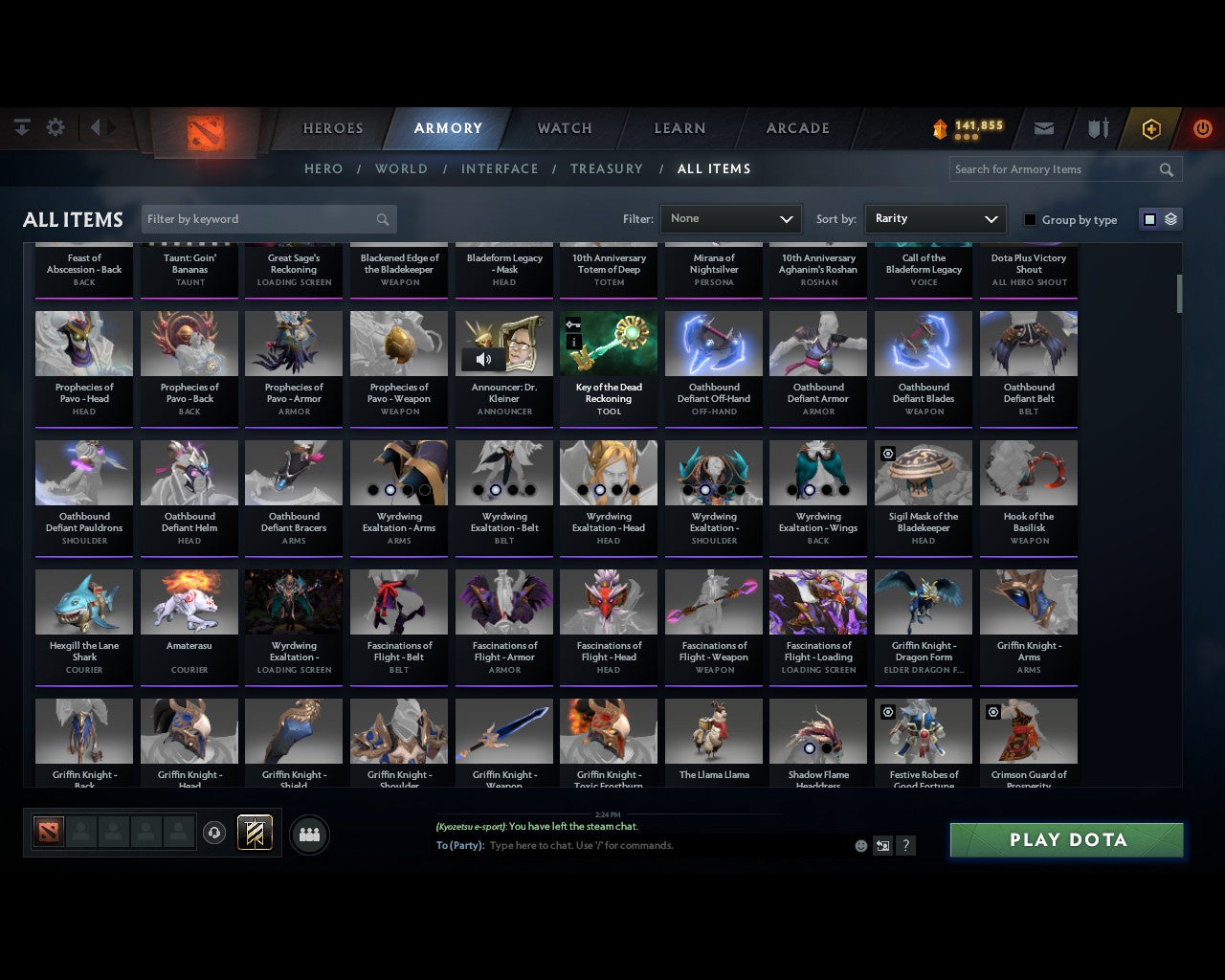This screenshot has width=1225, height=980.
Task: Open the armory shield and sword icon
Action: (x=1097, y=127)
